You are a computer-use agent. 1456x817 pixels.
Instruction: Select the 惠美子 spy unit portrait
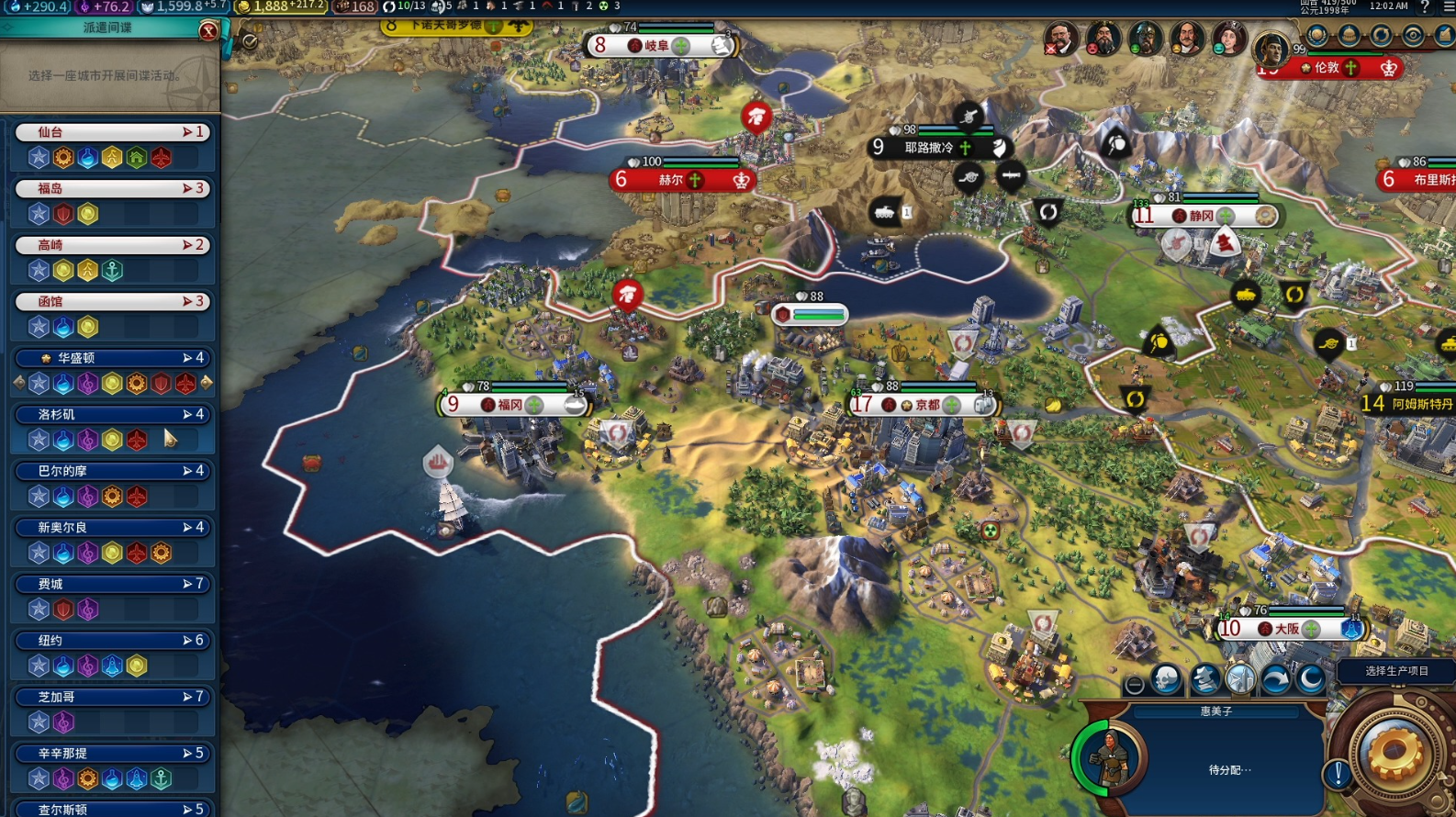[x=1111, y=759]
